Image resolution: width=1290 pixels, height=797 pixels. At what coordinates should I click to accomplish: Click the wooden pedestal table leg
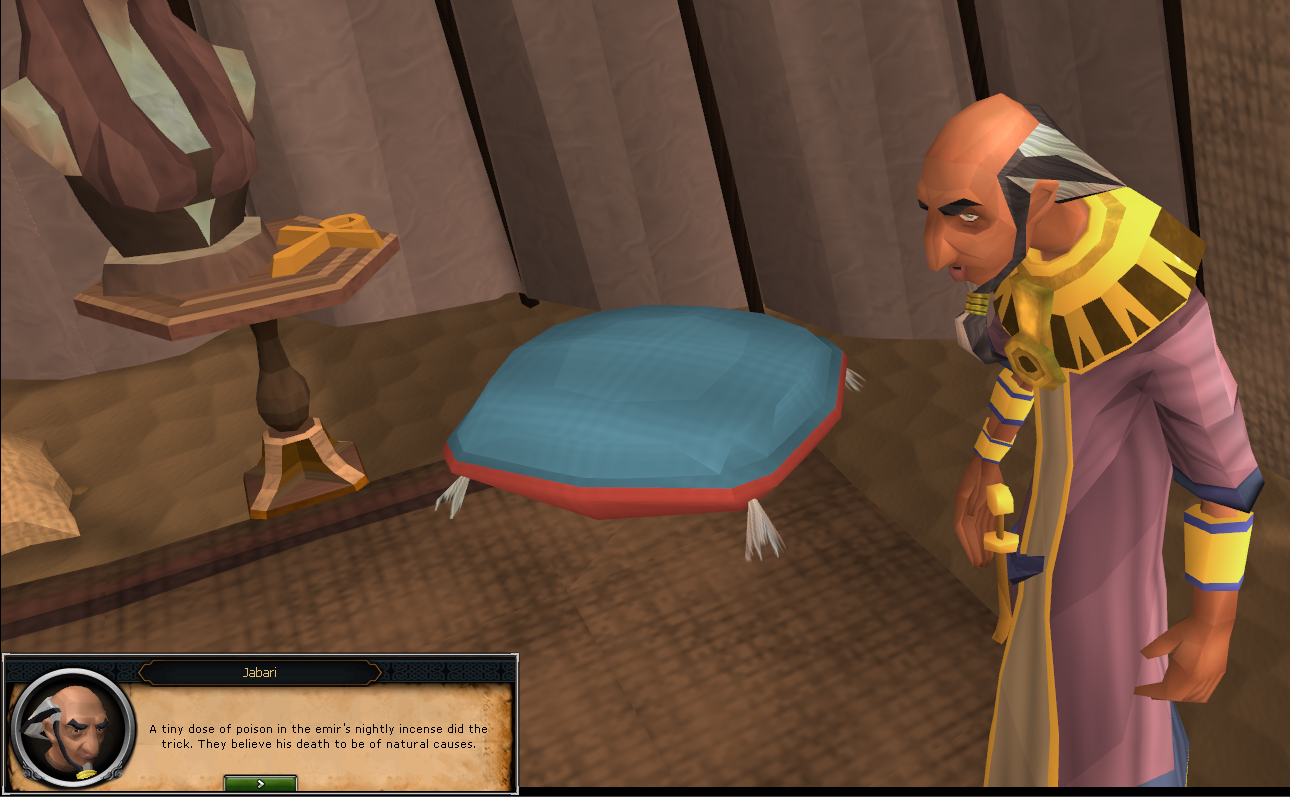(278, 400)
